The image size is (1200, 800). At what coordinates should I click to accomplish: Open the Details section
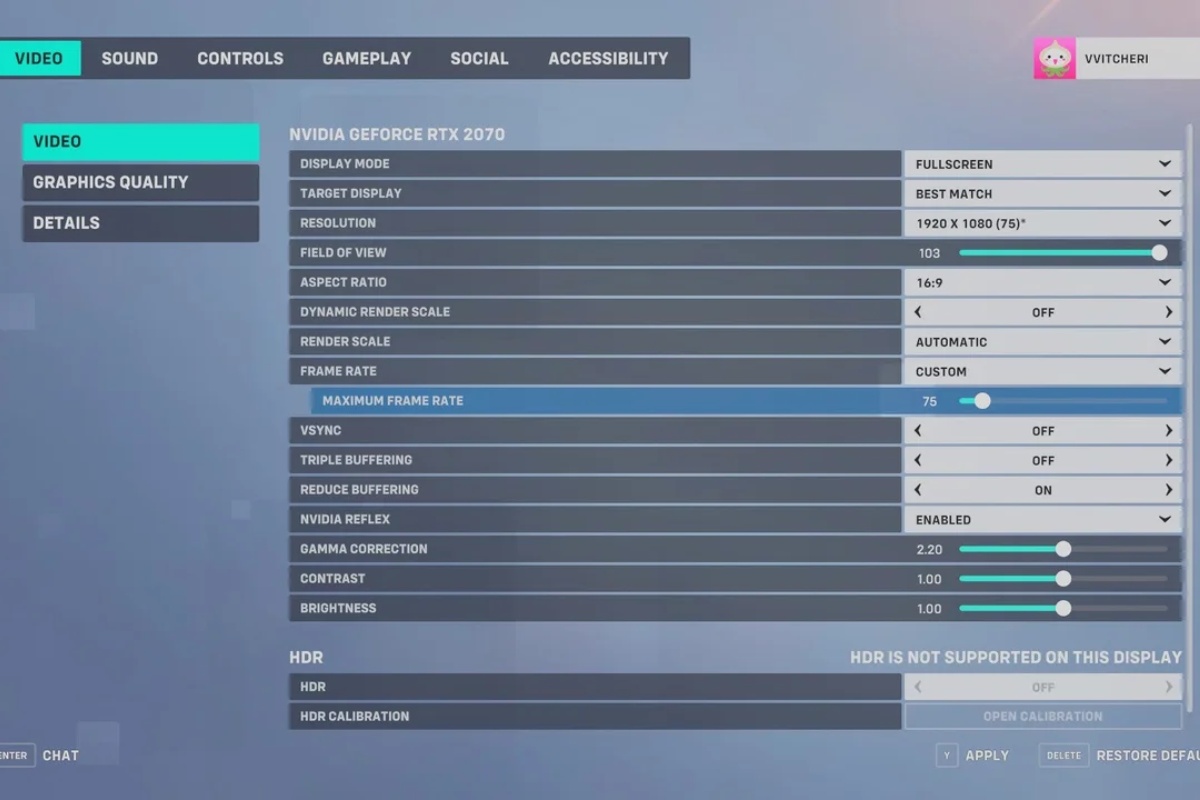tap(140, 223)
